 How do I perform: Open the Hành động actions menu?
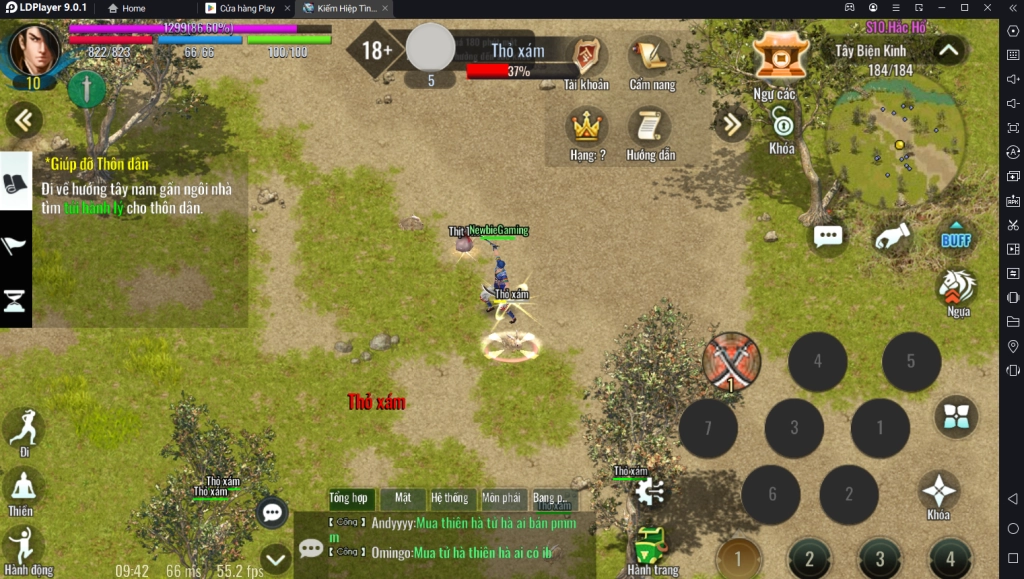22,548
